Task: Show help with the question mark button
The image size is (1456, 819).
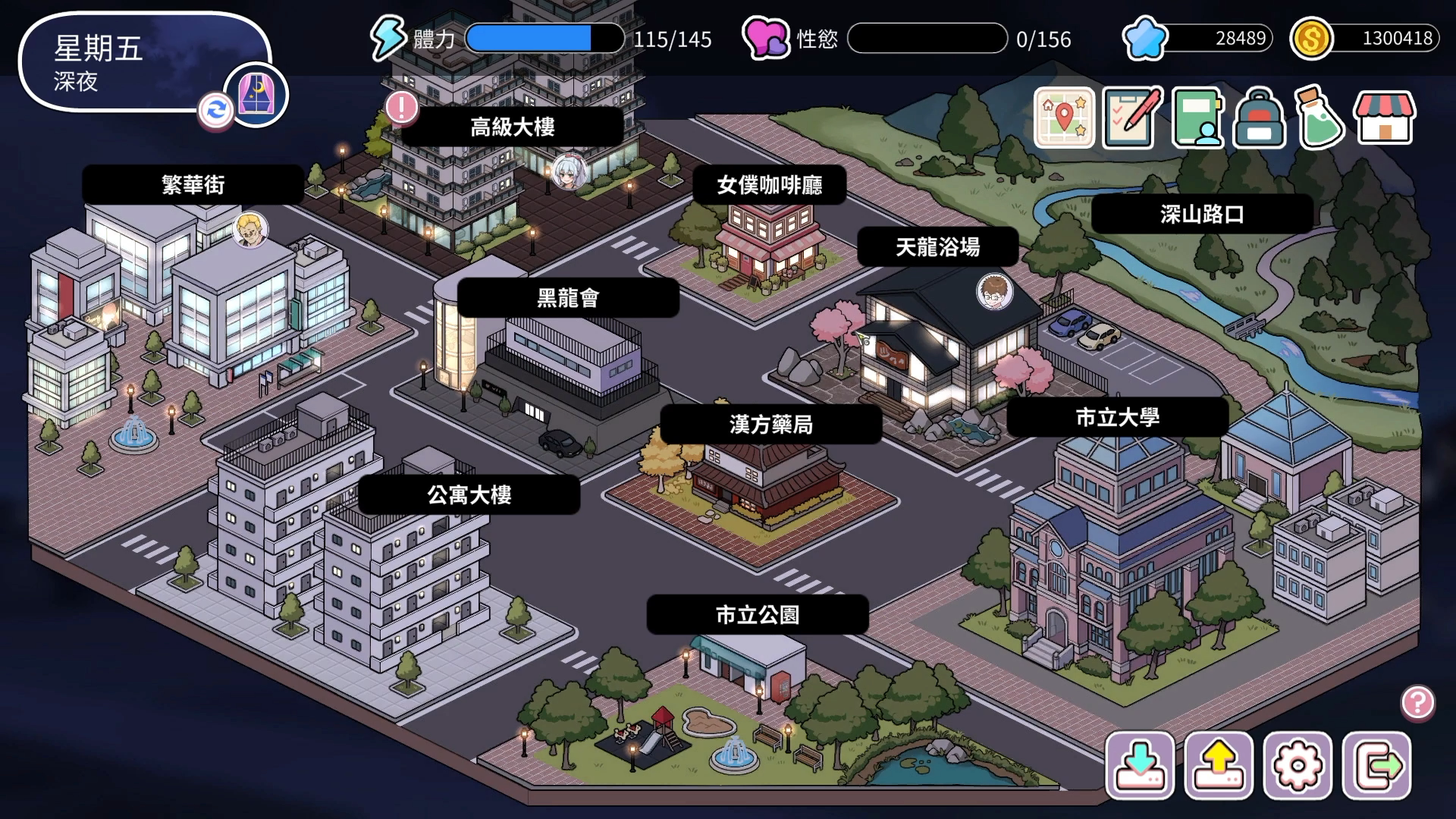Action: point(1417,702)
